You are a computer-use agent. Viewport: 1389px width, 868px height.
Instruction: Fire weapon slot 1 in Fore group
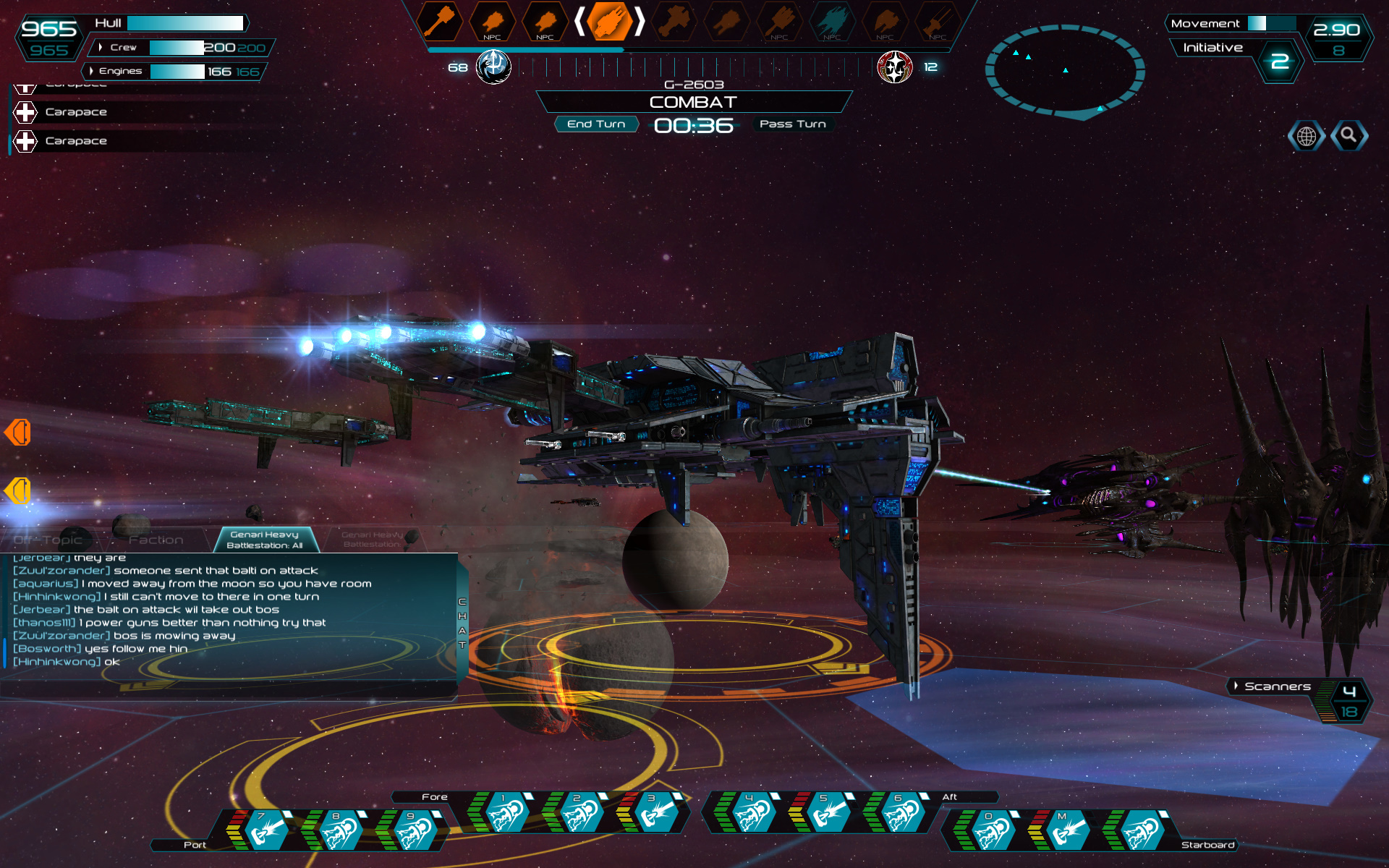506,813
